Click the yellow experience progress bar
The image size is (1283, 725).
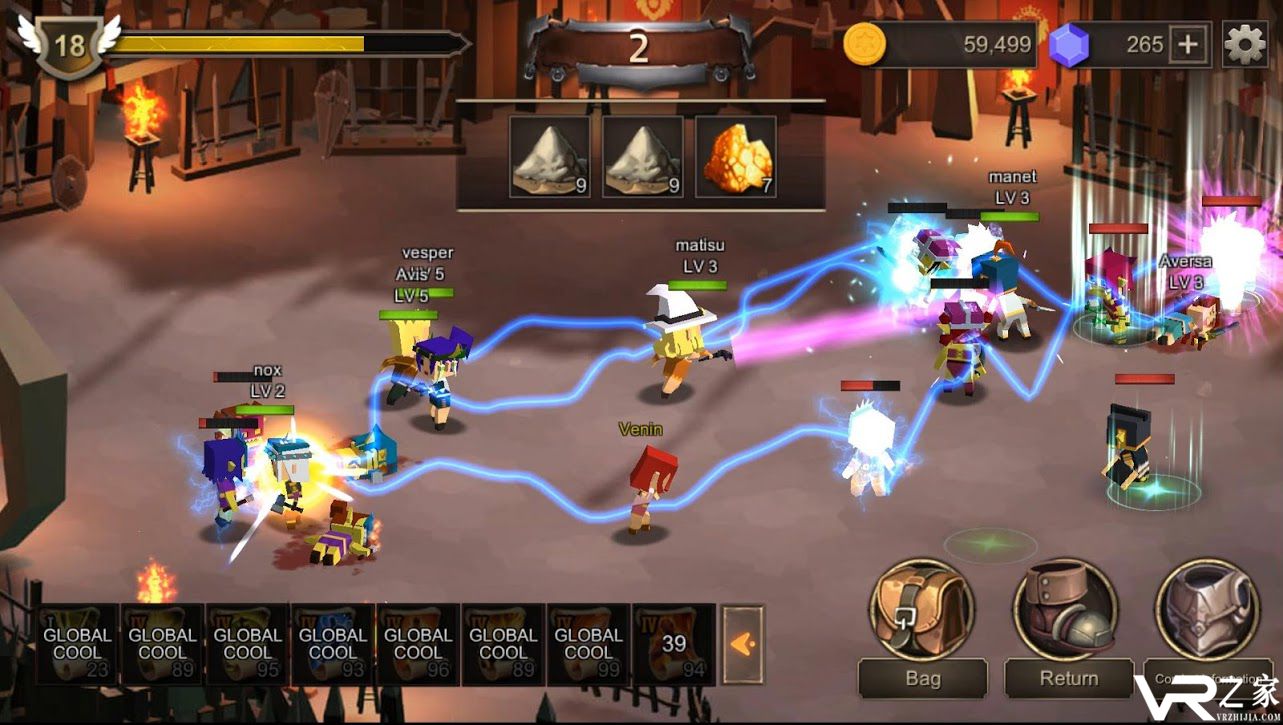coord(240,43)
